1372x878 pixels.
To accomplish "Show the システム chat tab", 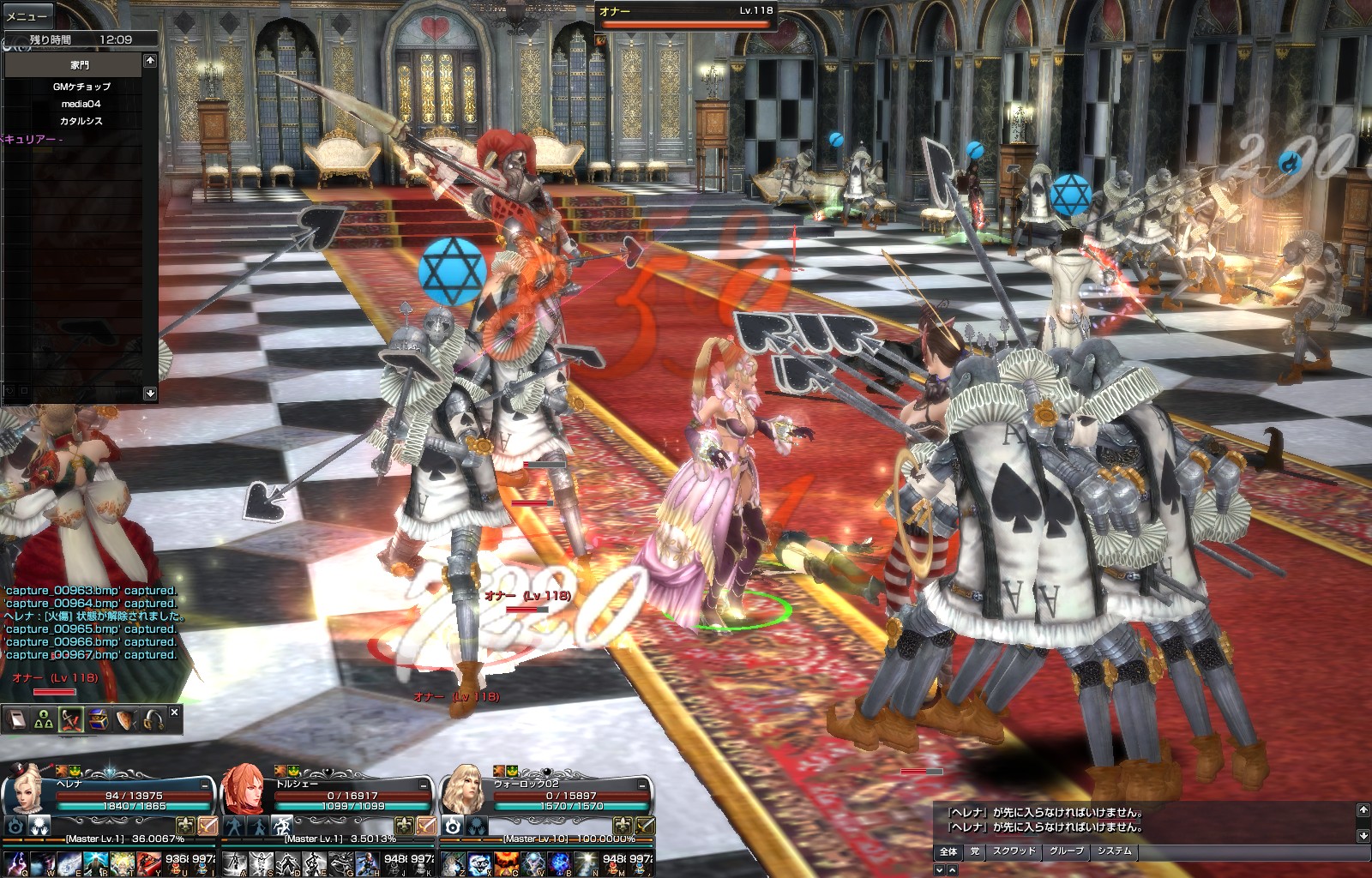I will coord(1114,851).
